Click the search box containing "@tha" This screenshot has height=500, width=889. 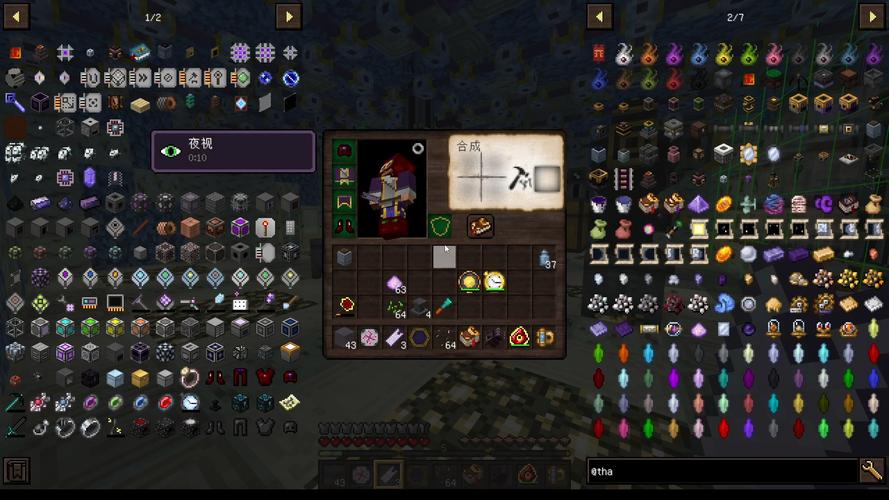(x=720, y=471)
